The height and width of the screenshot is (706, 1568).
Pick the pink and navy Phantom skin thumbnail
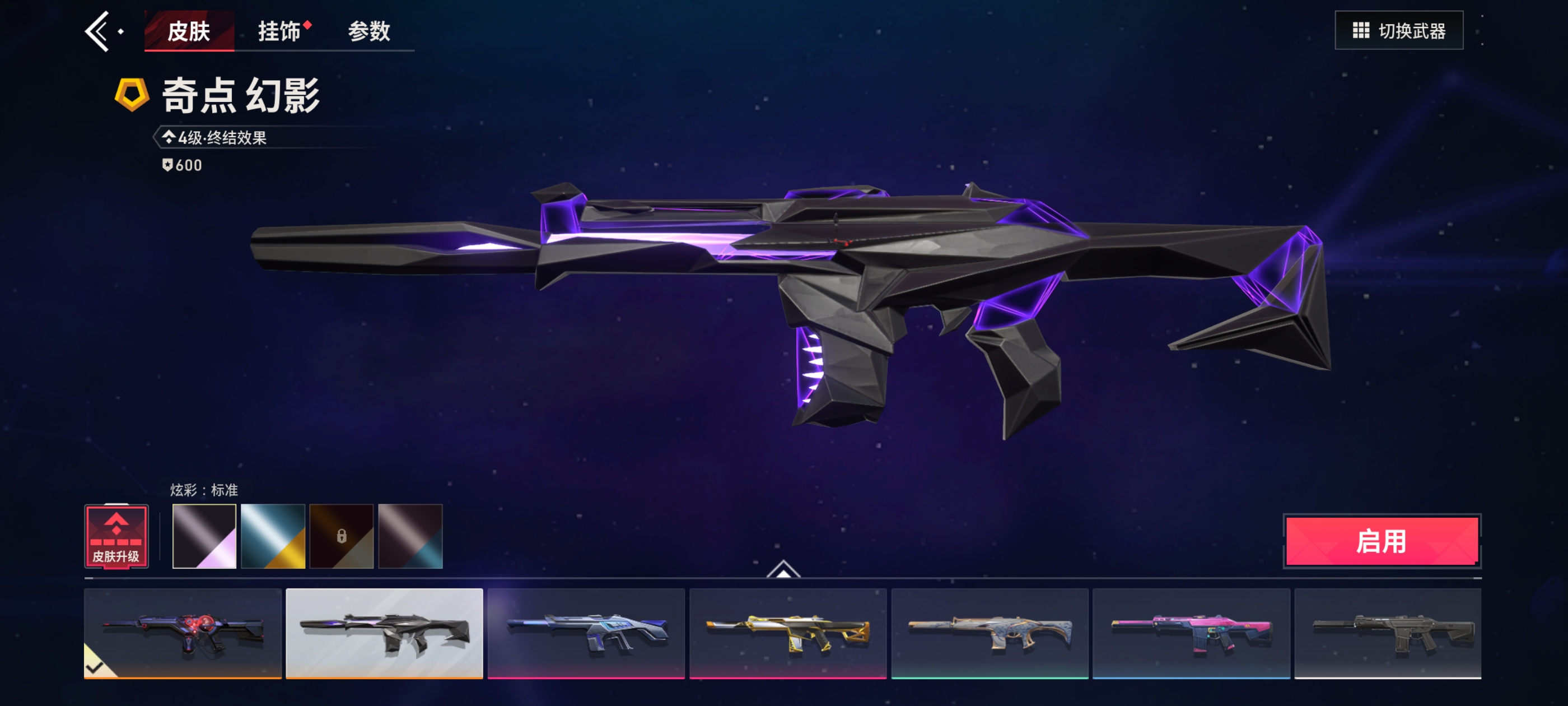tap(1191, 633)
